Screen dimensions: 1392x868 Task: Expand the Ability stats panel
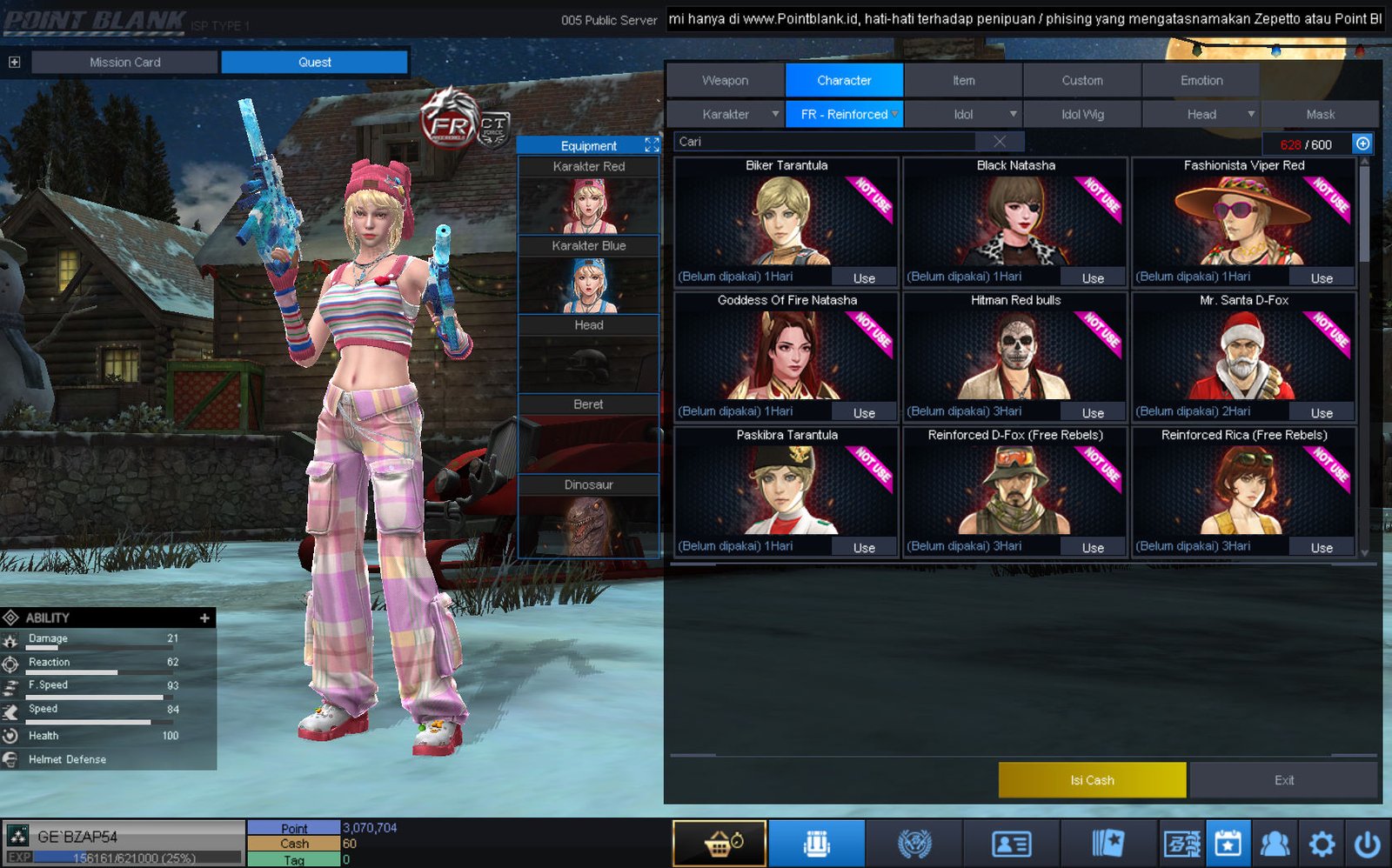(x=204, y=618)
